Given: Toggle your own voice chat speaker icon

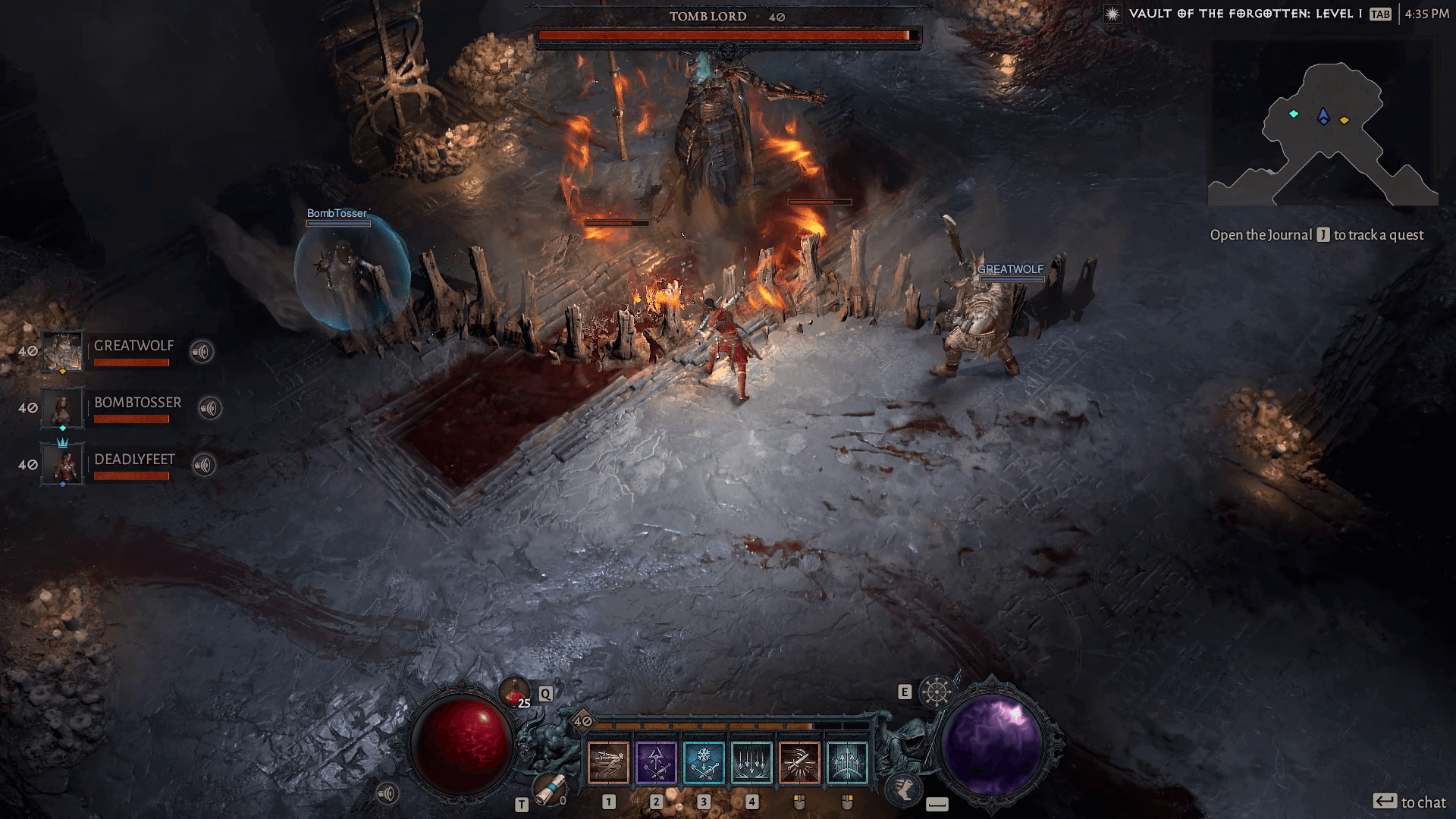Looking at the screenshot, I should (388, 794).
